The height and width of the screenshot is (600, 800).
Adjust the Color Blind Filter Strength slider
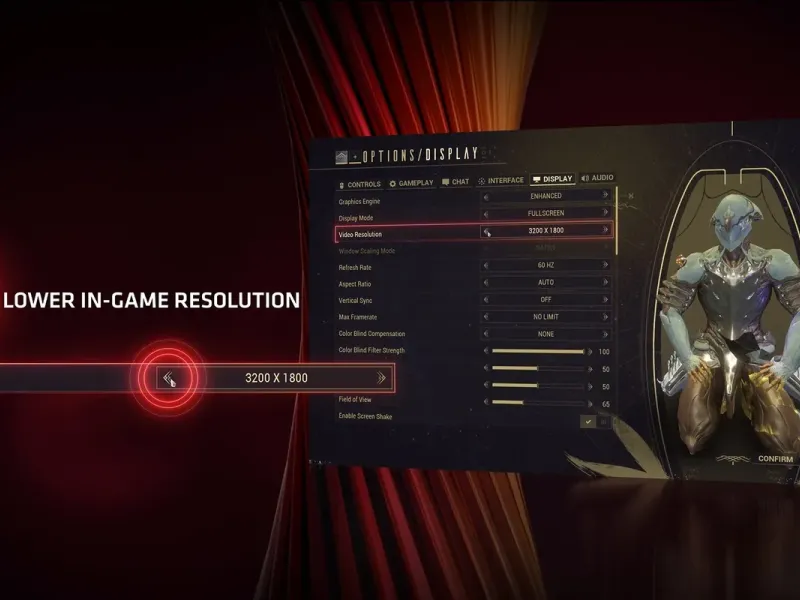tap(538, 351)
